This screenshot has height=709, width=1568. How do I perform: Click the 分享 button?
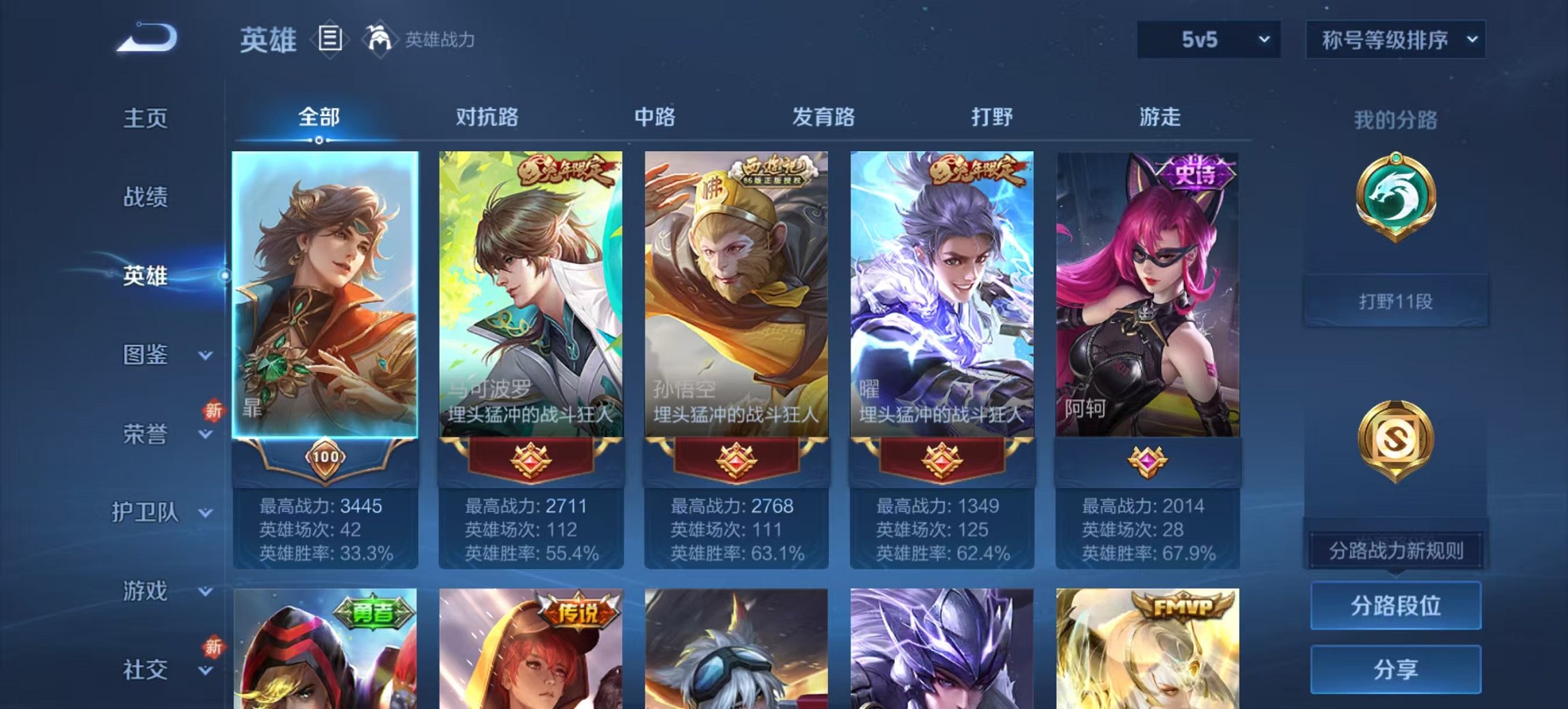click(x=1397, y=669)
